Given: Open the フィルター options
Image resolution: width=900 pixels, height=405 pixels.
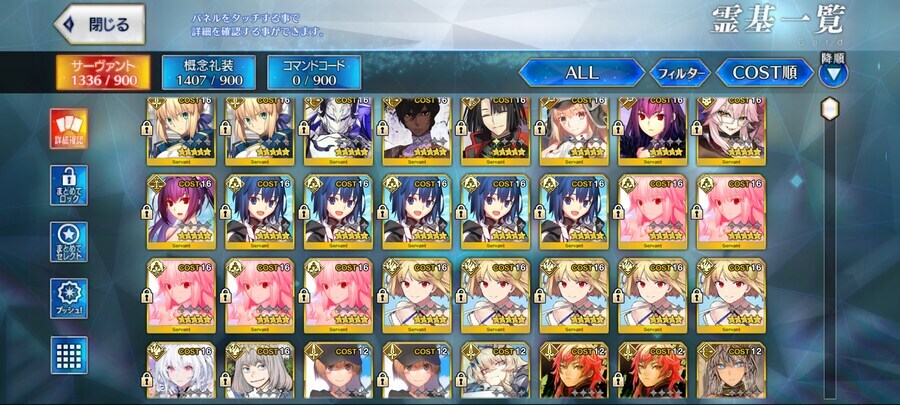Looking at the screenshot, I should pyautogui.click(x=680, y=72).
